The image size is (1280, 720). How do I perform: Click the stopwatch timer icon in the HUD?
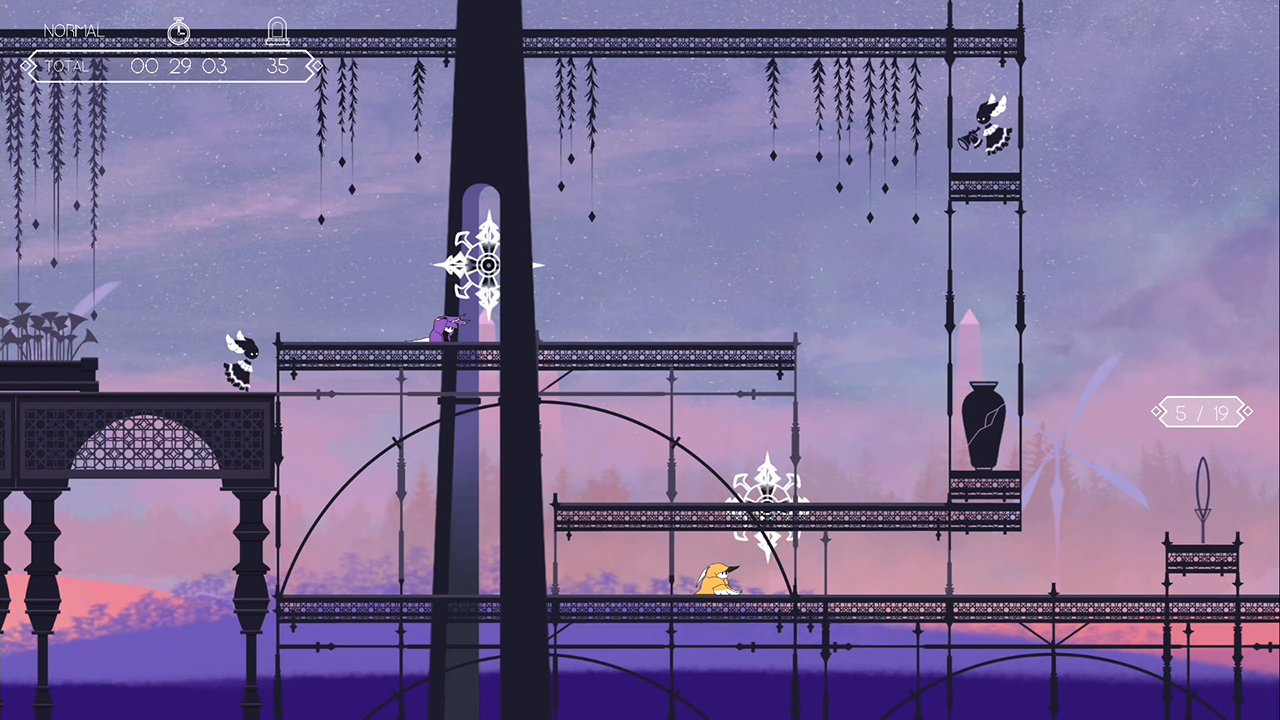pos(178,31)
